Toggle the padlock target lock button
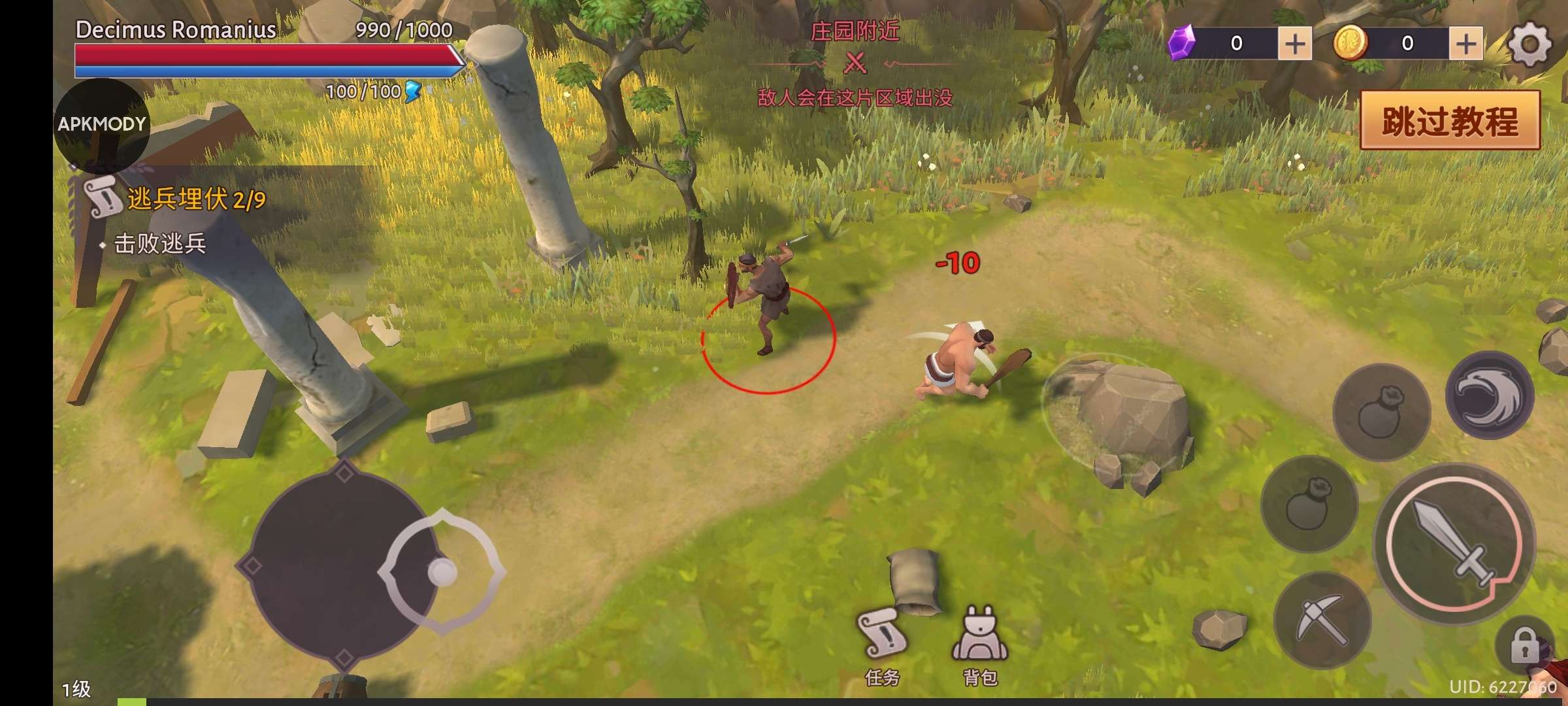The width and height of the screenshot is (1568, 706). pyautogui.click(x=1525, y=645)
